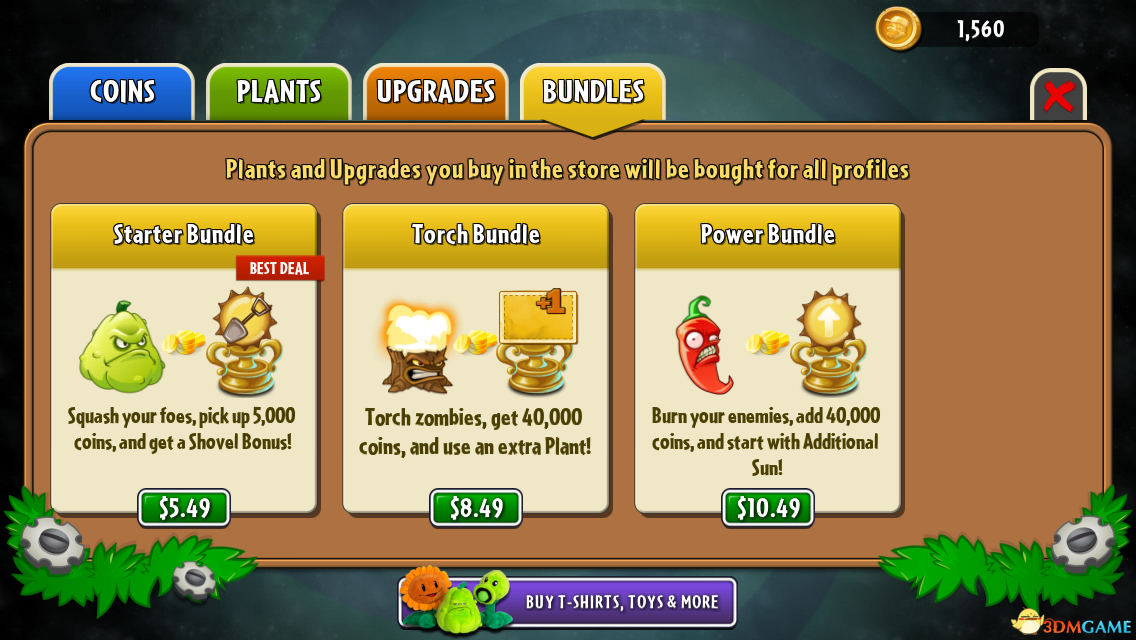1136x640 pixels.
Task: Open the Buy T-Shirts, Toys & More banner
Action: point(568,602)
